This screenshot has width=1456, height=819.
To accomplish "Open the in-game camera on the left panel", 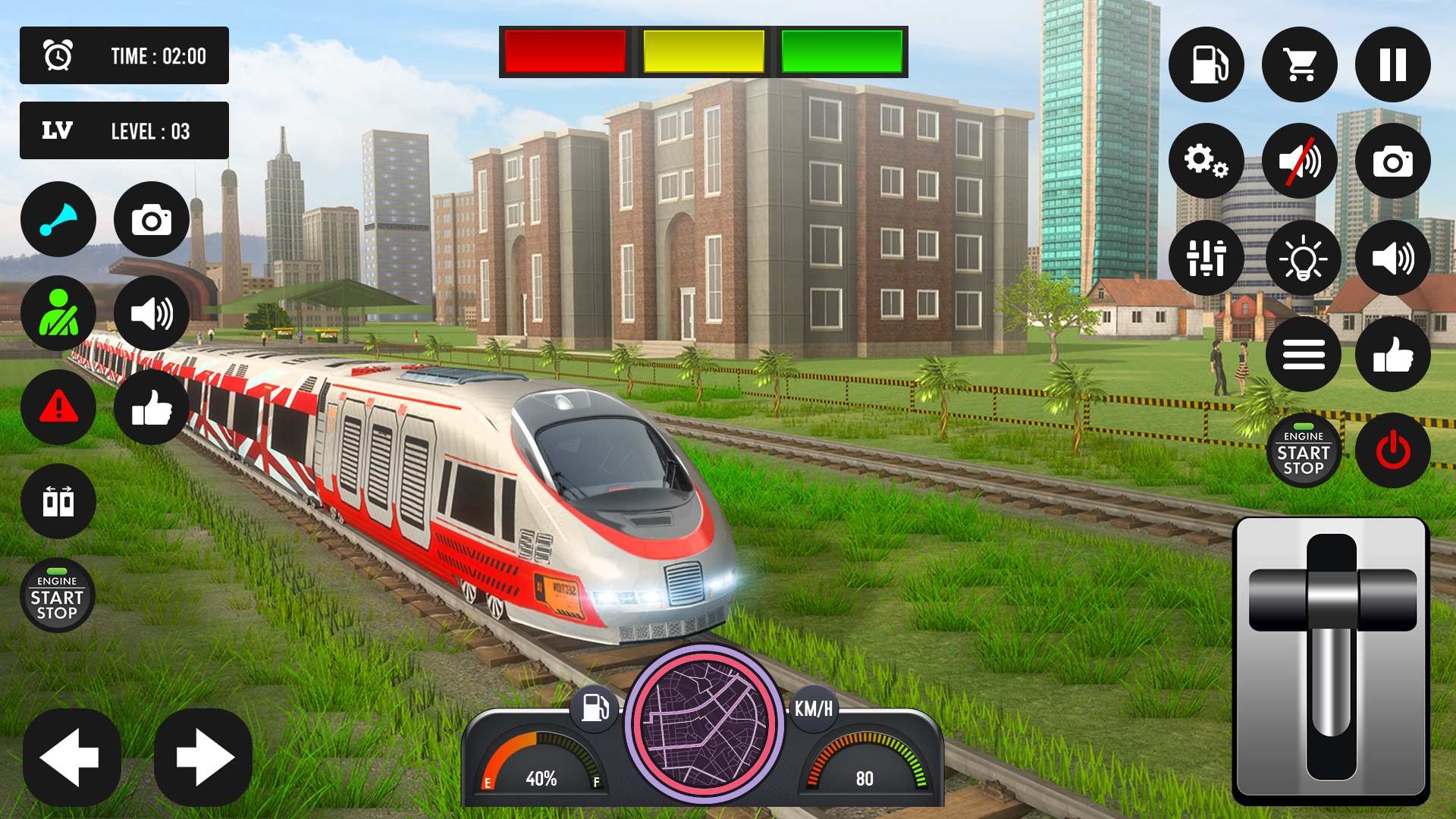I will pyautogui.click(x=151, y=220).
